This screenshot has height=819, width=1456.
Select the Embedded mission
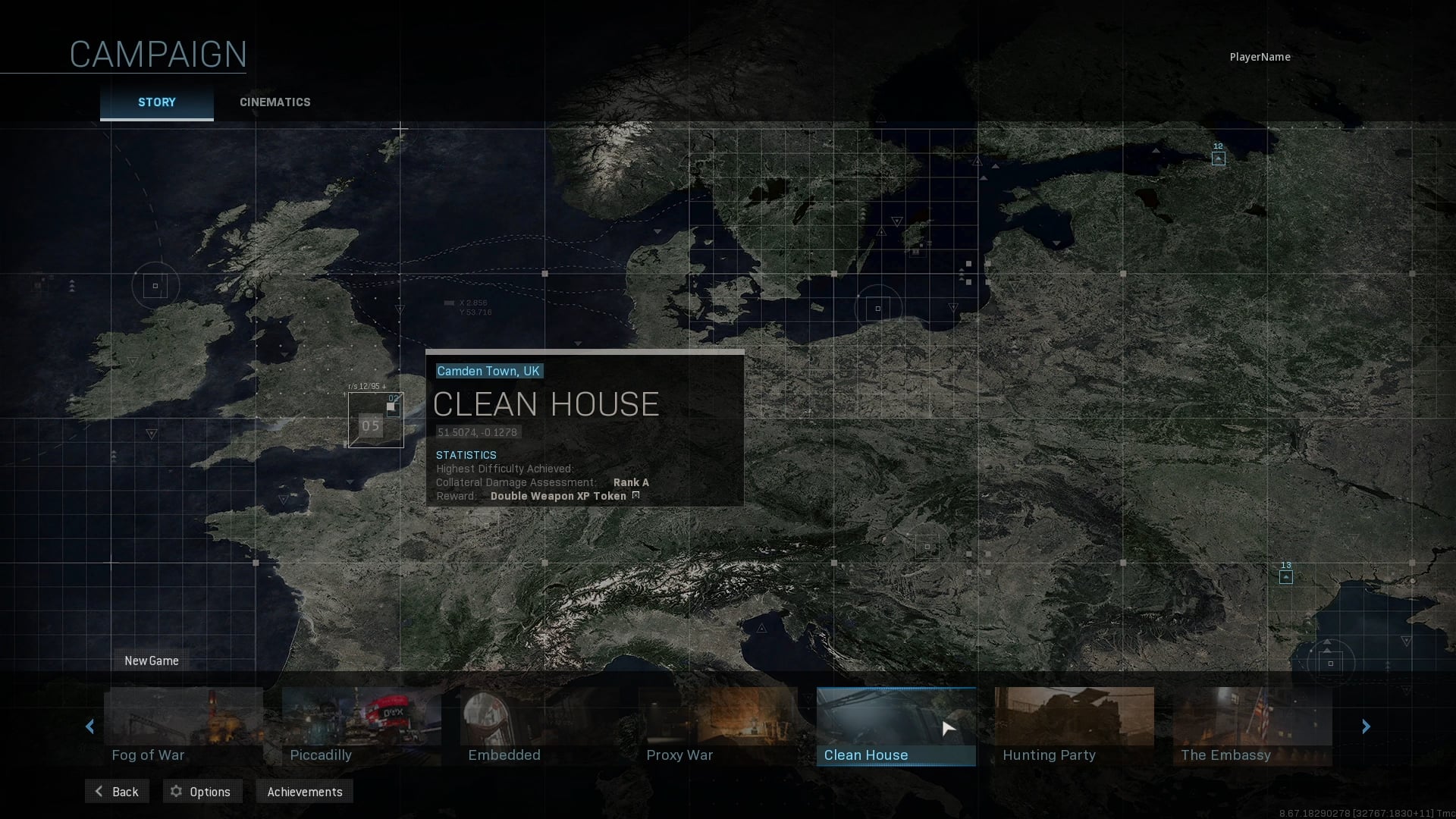click(x=539, y=726)
